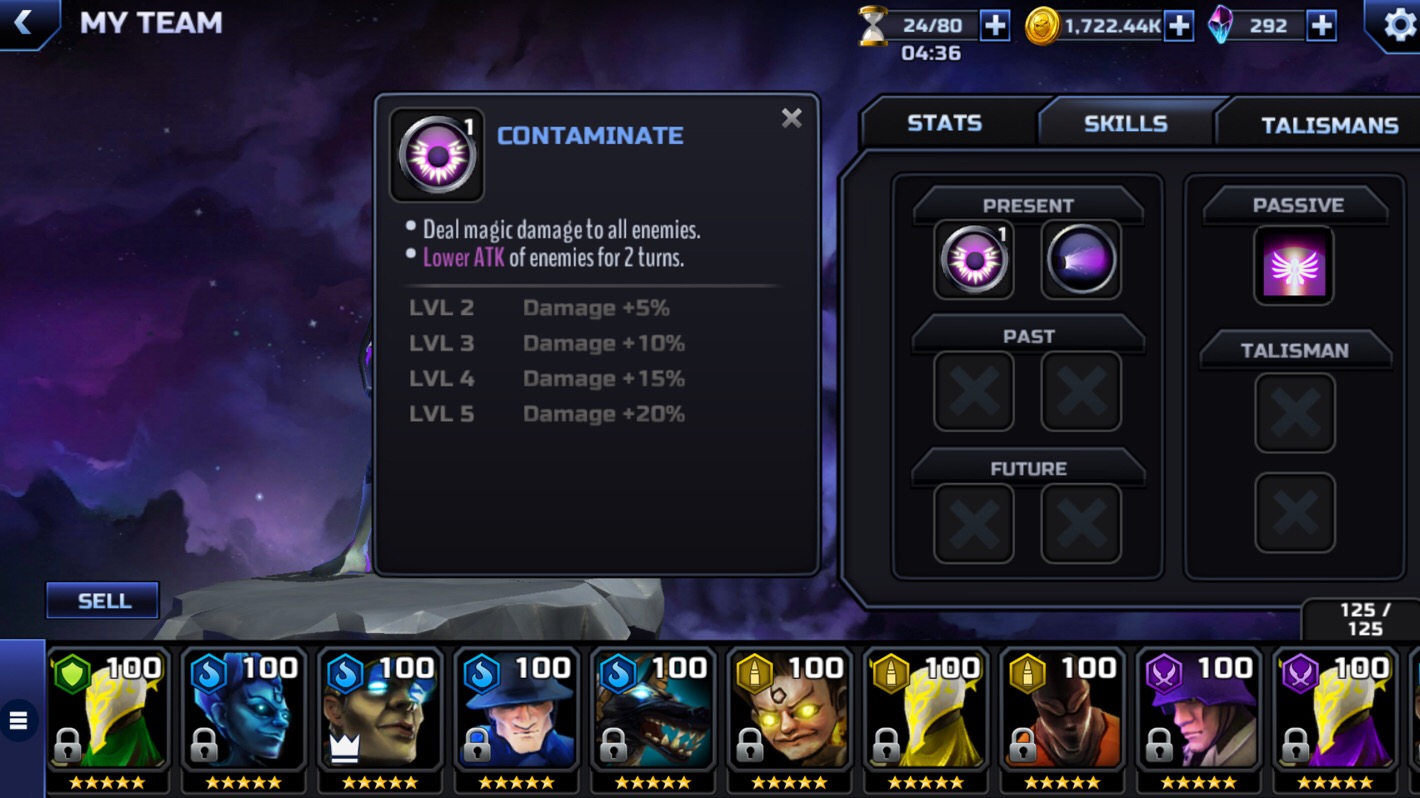1420x798 pixels.
Task: Select the Contaminate skill icon under Present
Action: pyautogui.click(x=973, y=260)
